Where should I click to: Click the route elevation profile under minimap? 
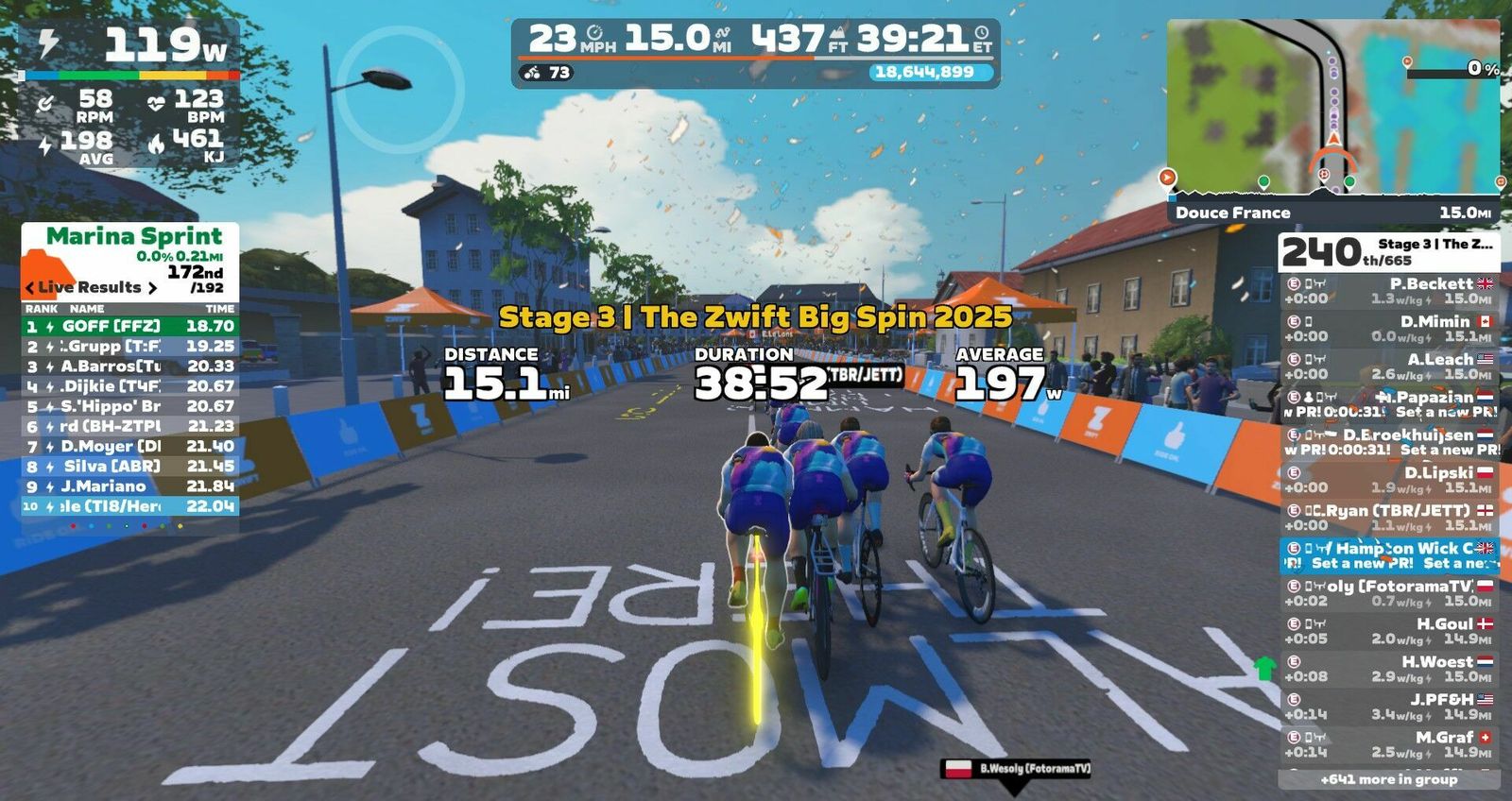[x=1332, y=183]
